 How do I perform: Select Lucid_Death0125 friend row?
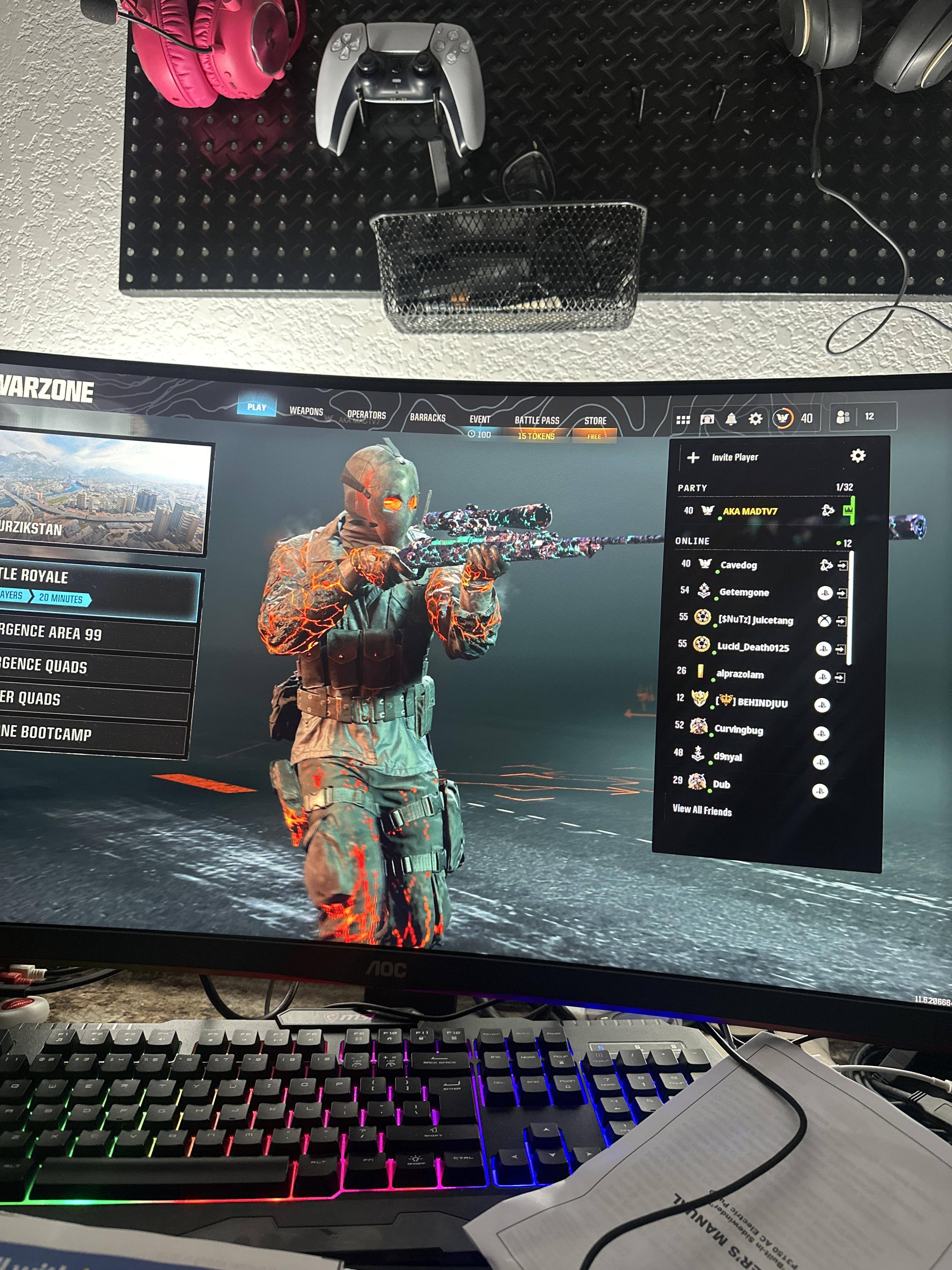pyautogui.click(x=752, y=648)
